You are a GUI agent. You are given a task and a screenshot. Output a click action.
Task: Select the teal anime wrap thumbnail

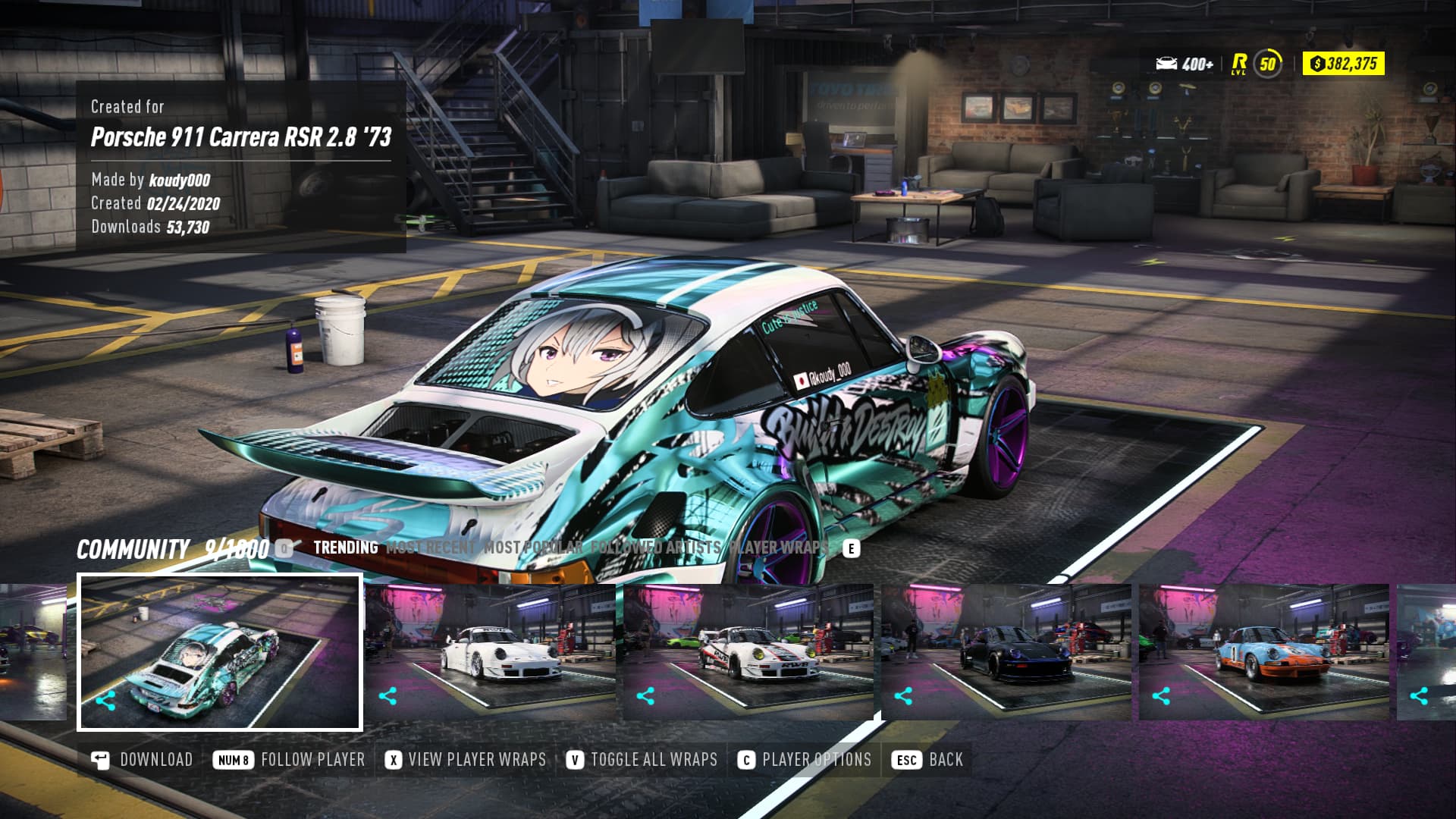pyautogui.click(x=220, y=653)
